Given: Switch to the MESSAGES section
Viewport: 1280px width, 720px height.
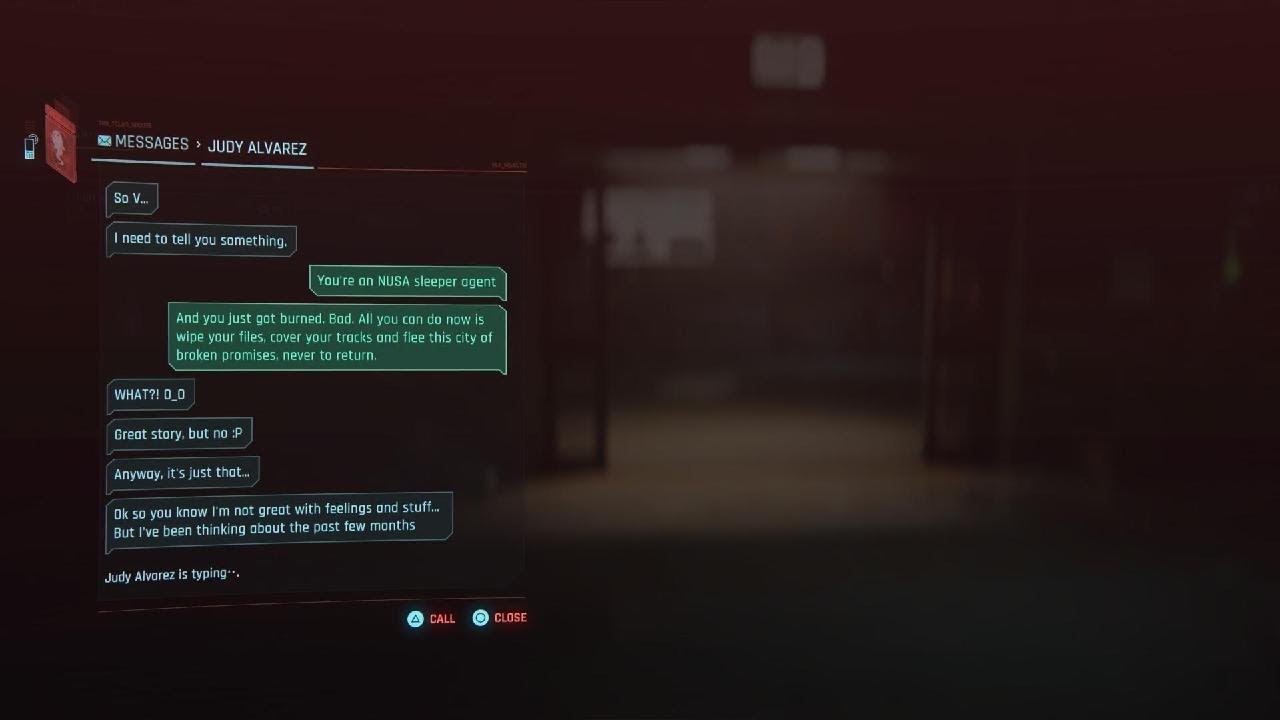Looking at the screenshot, I should tap(150, 143).
